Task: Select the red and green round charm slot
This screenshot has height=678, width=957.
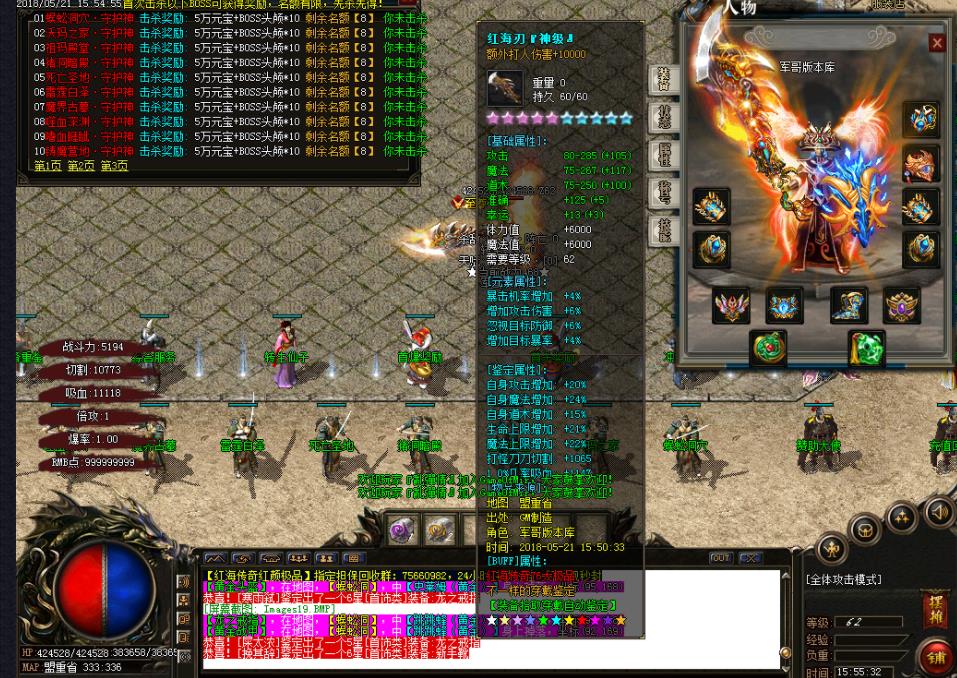Action: (x=768, y=349)
